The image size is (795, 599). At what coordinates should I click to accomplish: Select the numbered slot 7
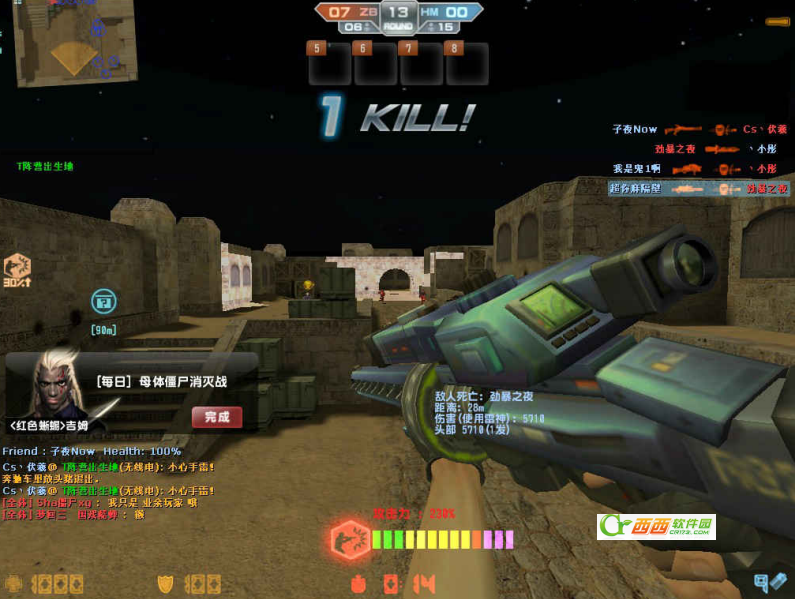(421, 63)
